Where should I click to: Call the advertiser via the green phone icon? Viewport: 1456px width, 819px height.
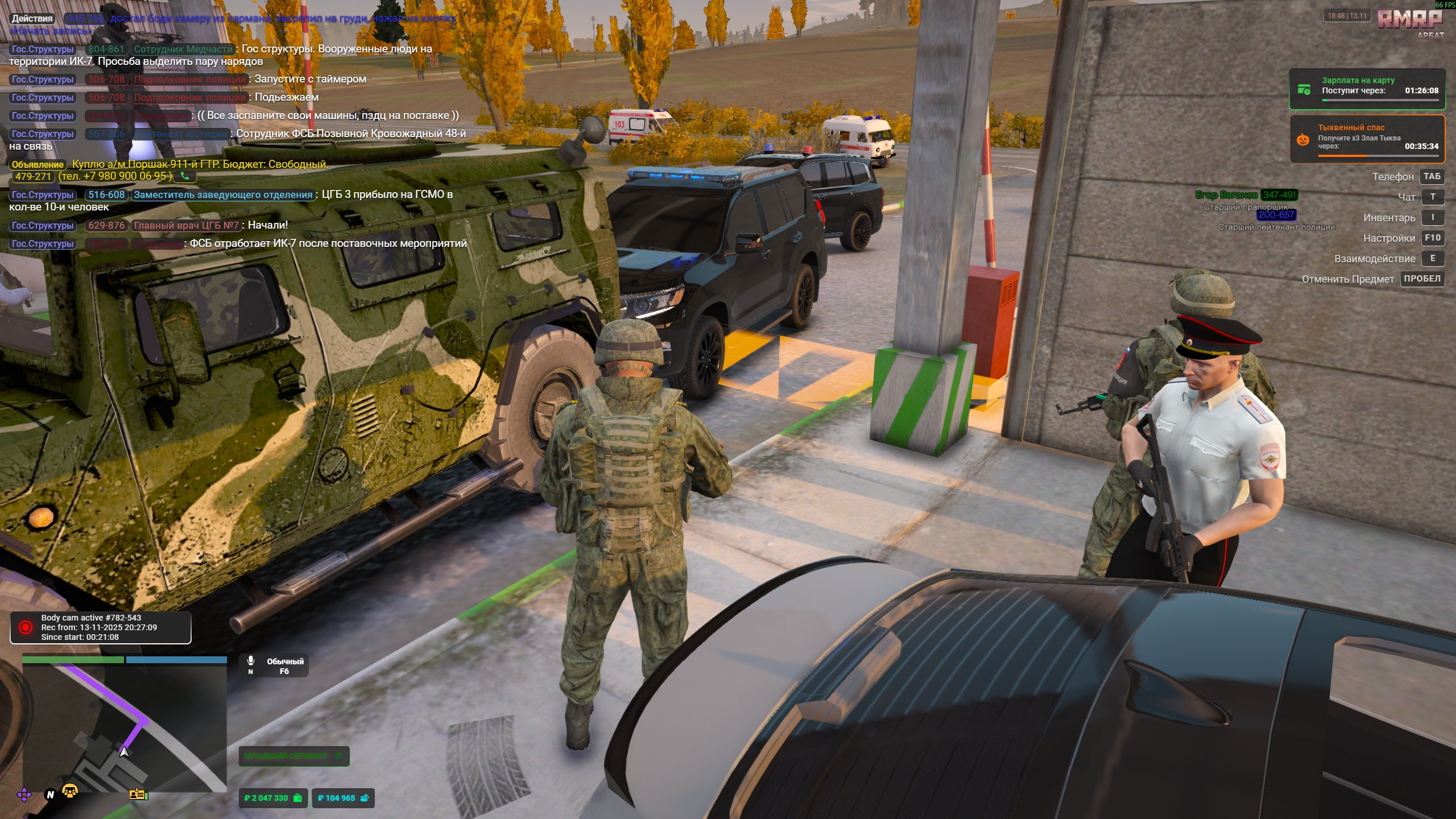(185, 176)
